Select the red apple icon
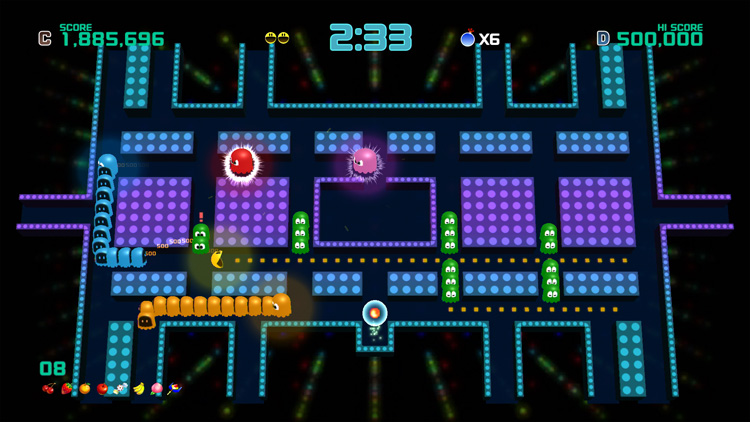This screenshot has height=422, width=750. pos(102,388)
